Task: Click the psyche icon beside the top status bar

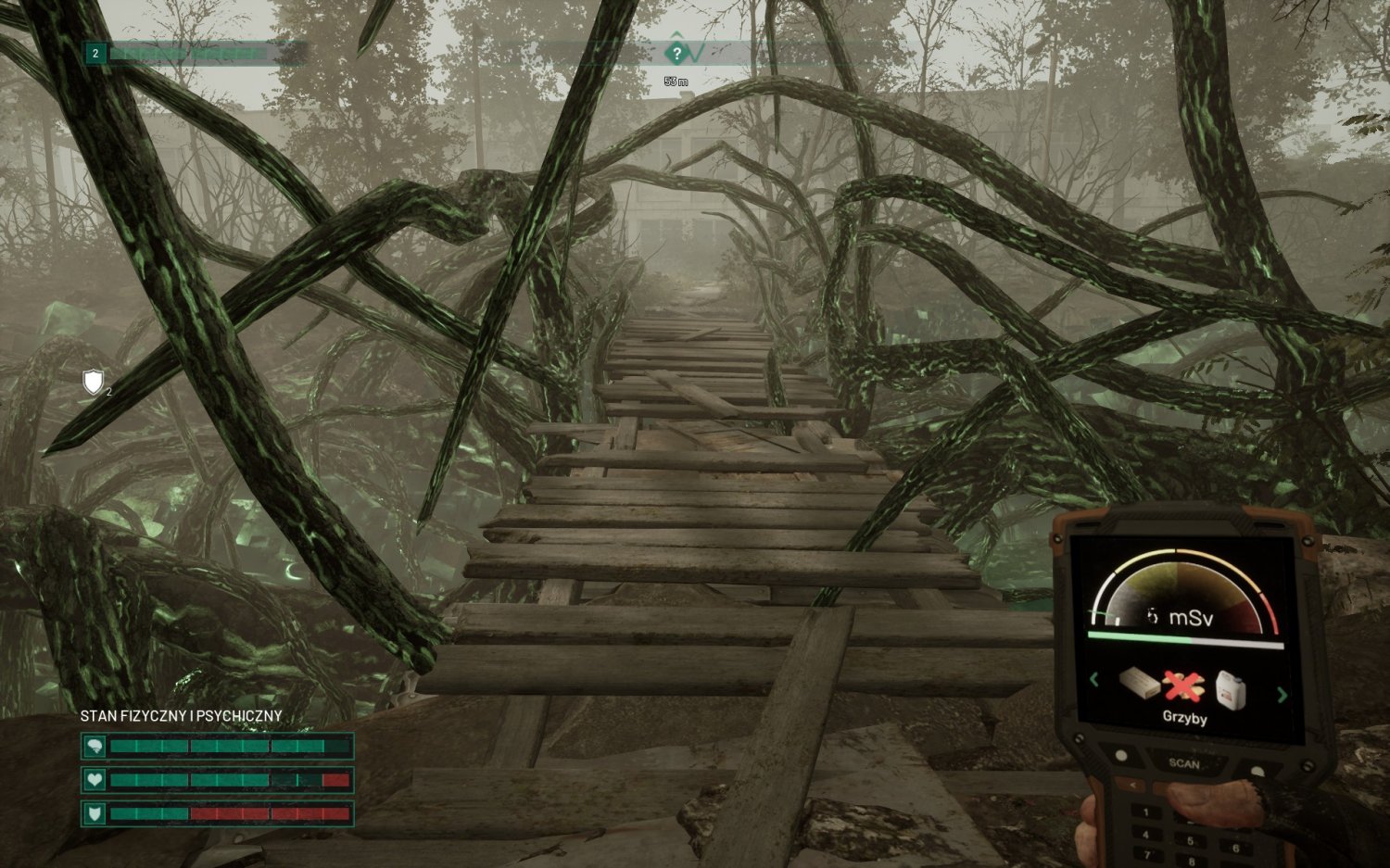Action: [x=95, y=745]
